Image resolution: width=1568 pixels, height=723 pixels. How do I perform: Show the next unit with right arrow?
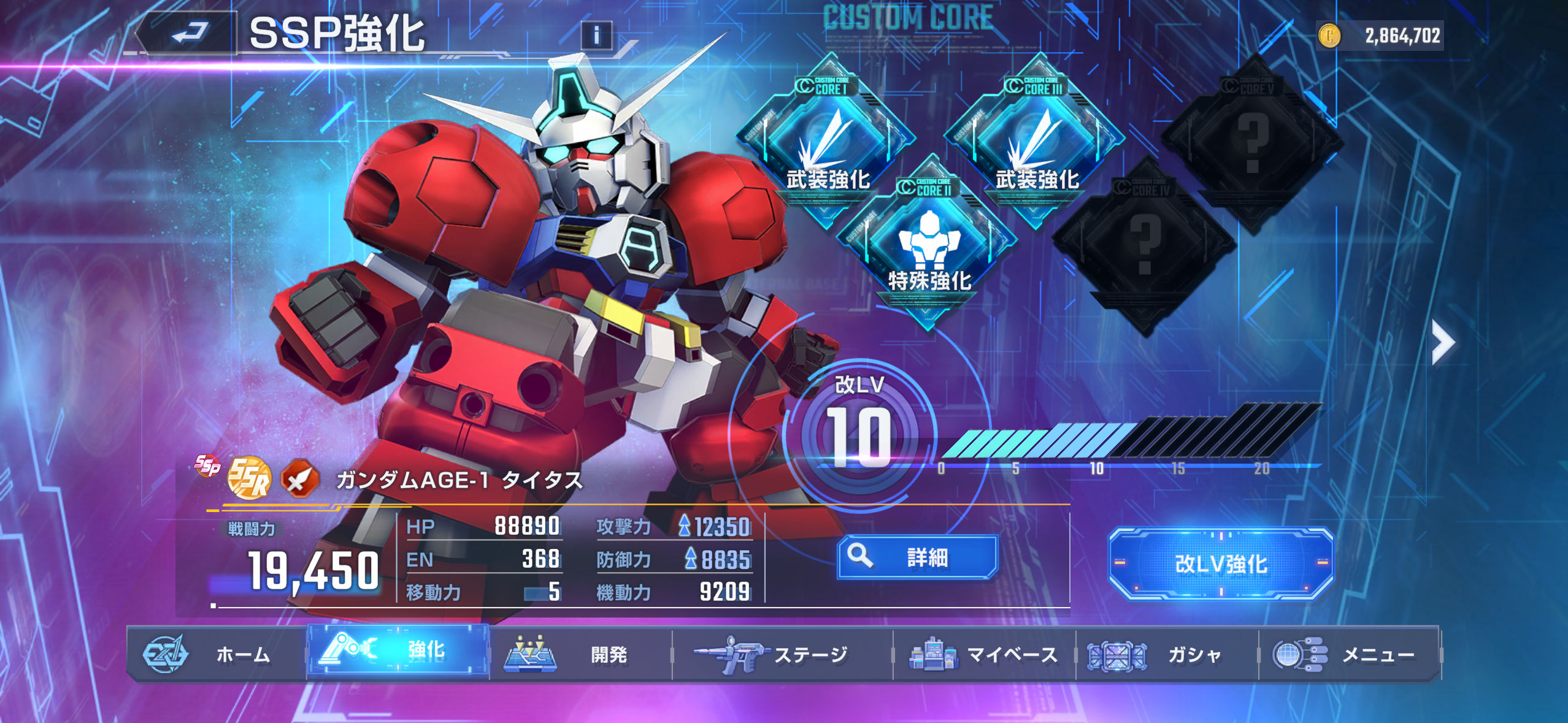(x=1443, y=342)
